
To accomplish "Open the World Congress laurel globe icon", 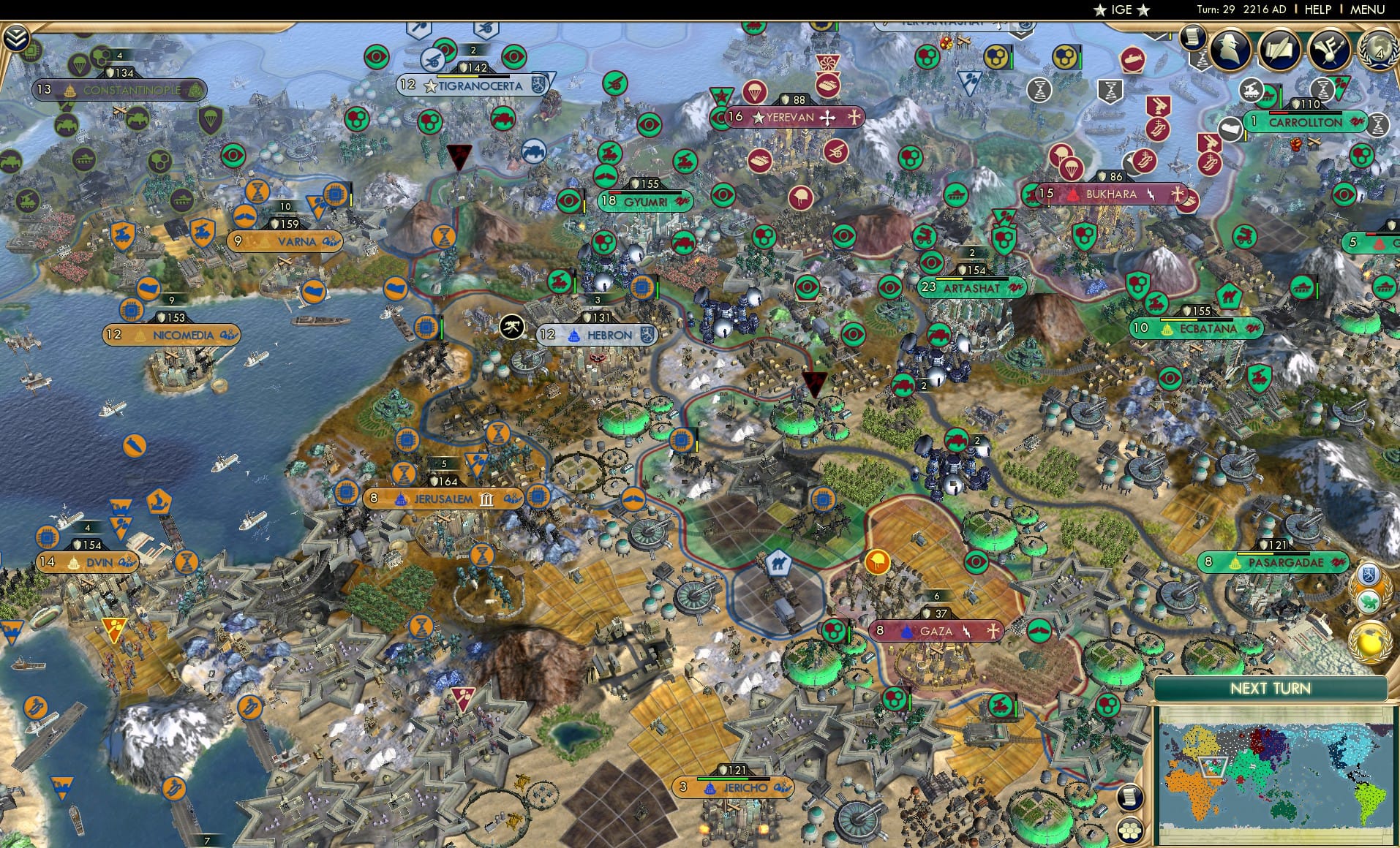I will click(x=1381, y=49).
